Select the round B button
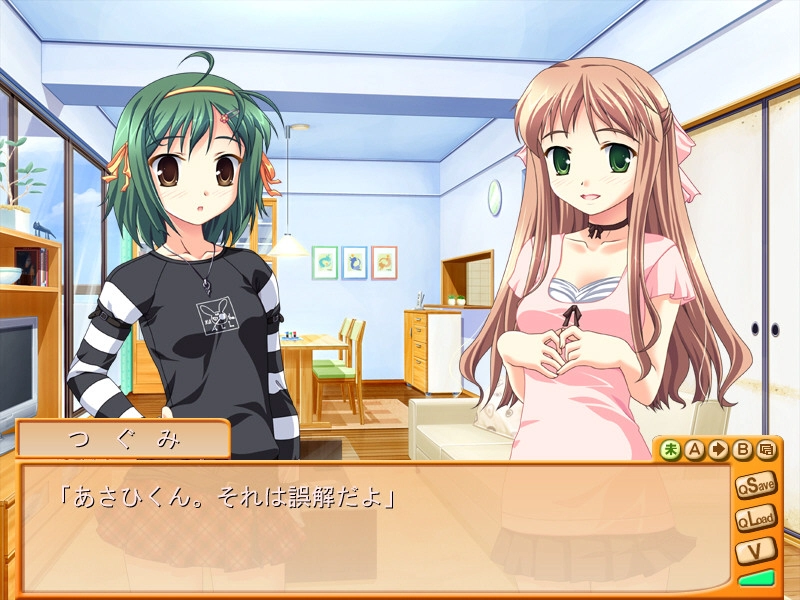 742,449
